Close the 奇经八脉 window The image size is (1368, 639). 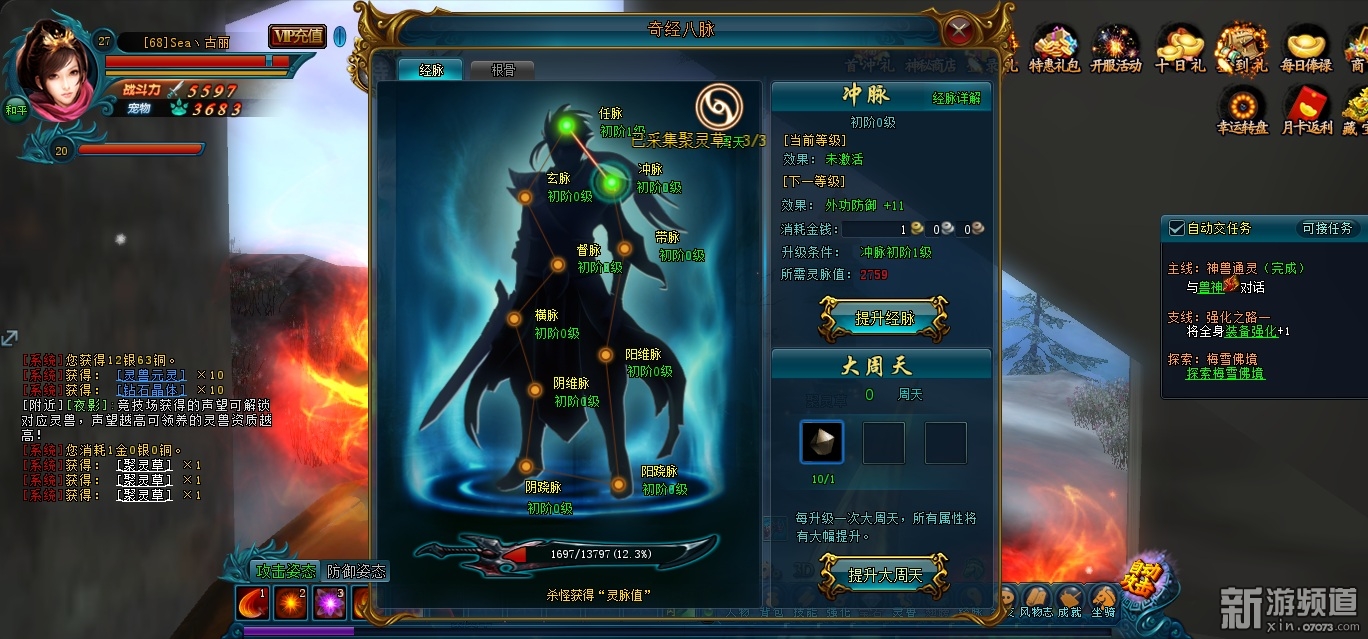click(959, 29)
